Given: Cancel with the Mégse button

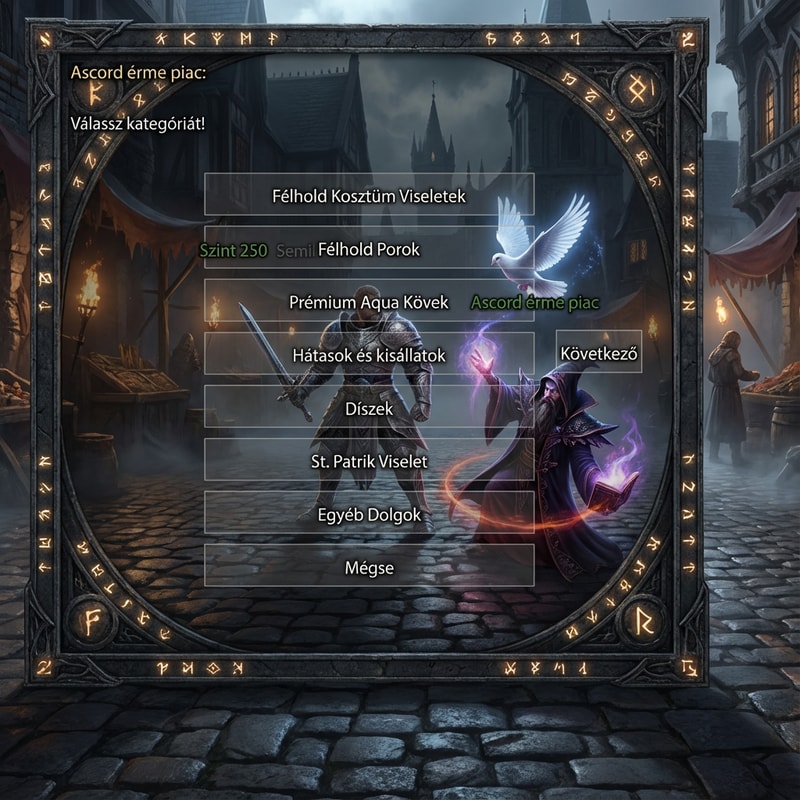Looking at the screenshot, I should [x=369, y=567].
